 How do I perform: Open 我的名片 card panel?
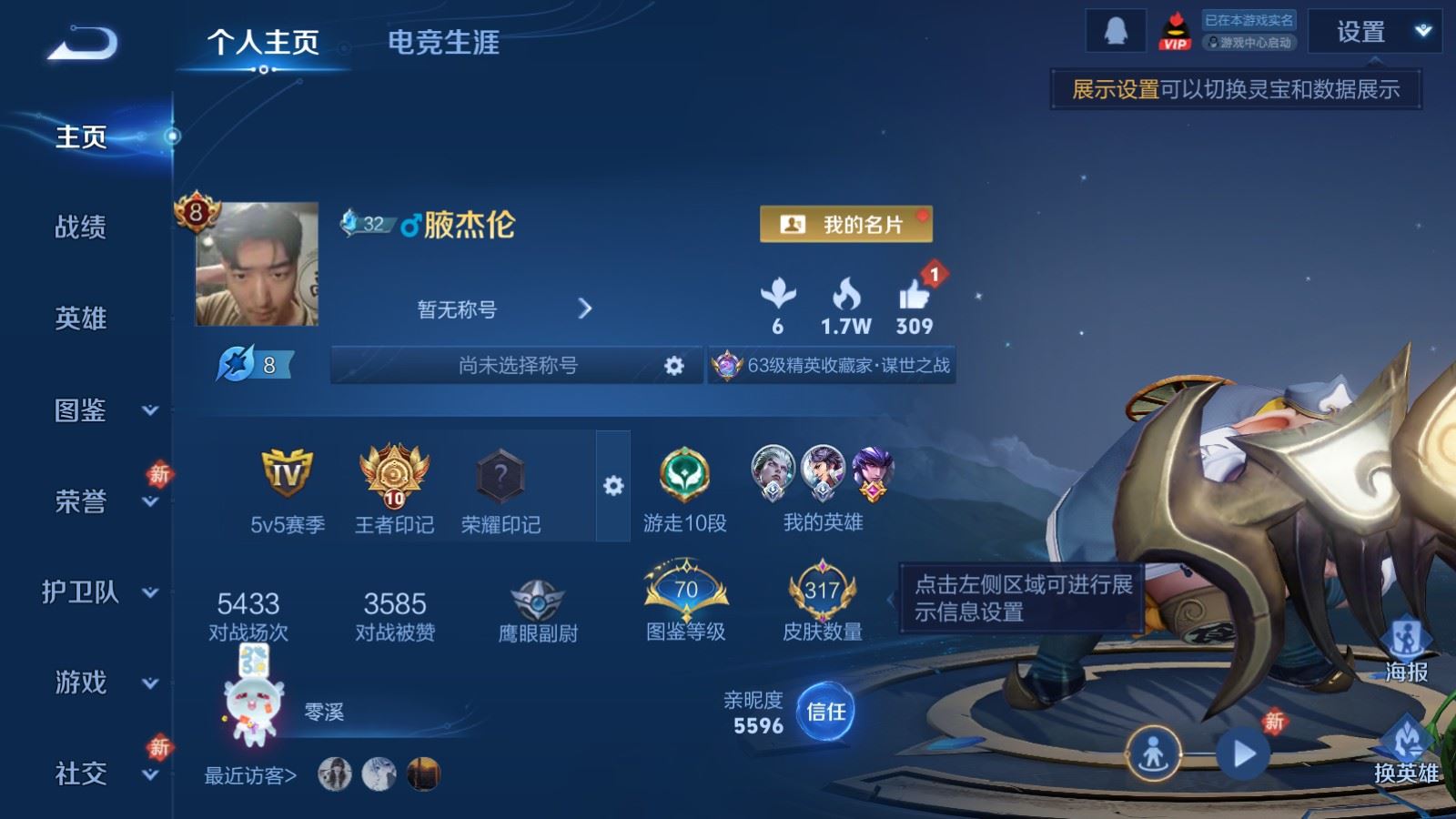846,224
